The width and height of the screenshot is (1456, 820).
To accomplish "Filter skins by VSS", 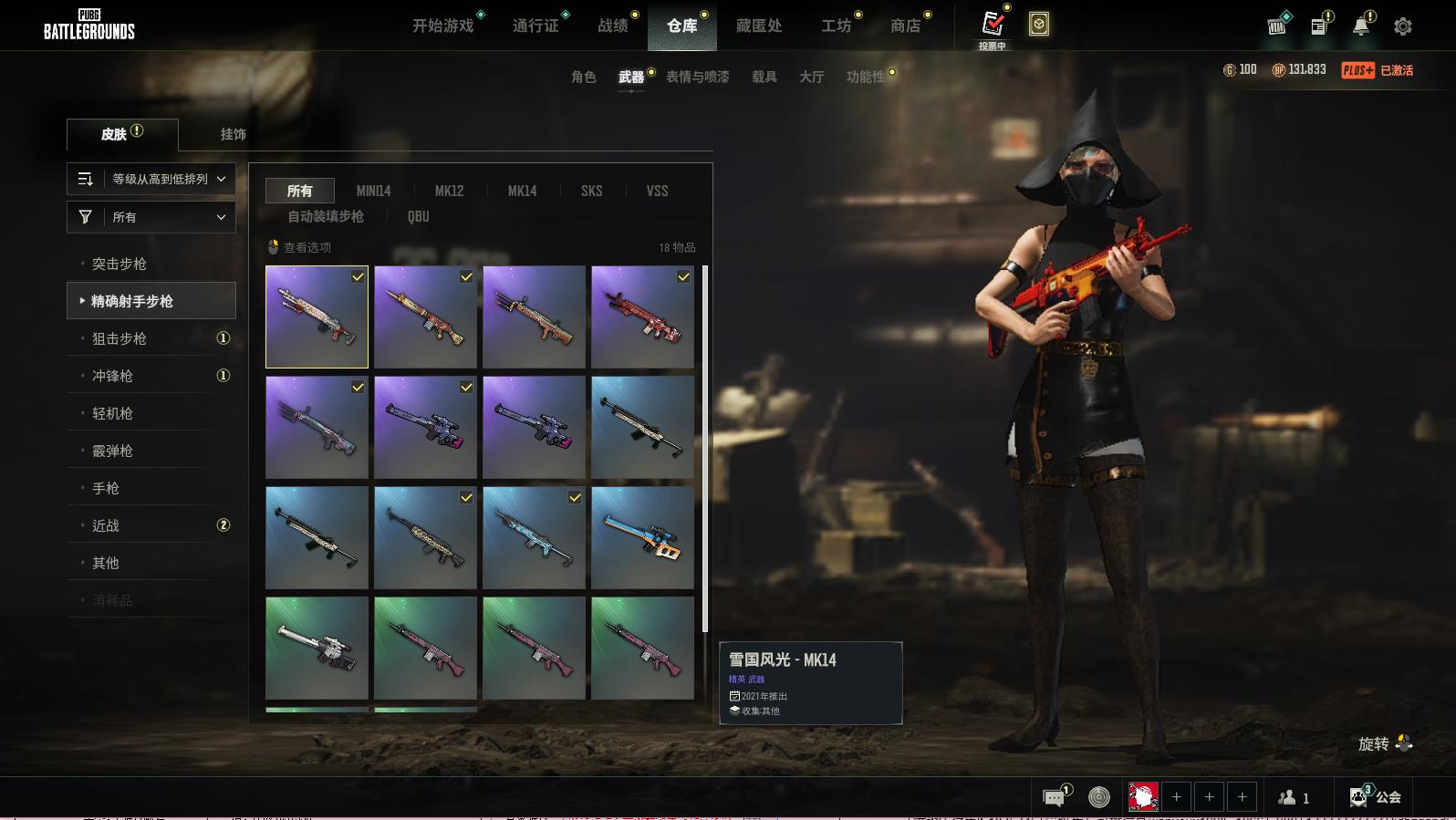I will pos(657,191).
